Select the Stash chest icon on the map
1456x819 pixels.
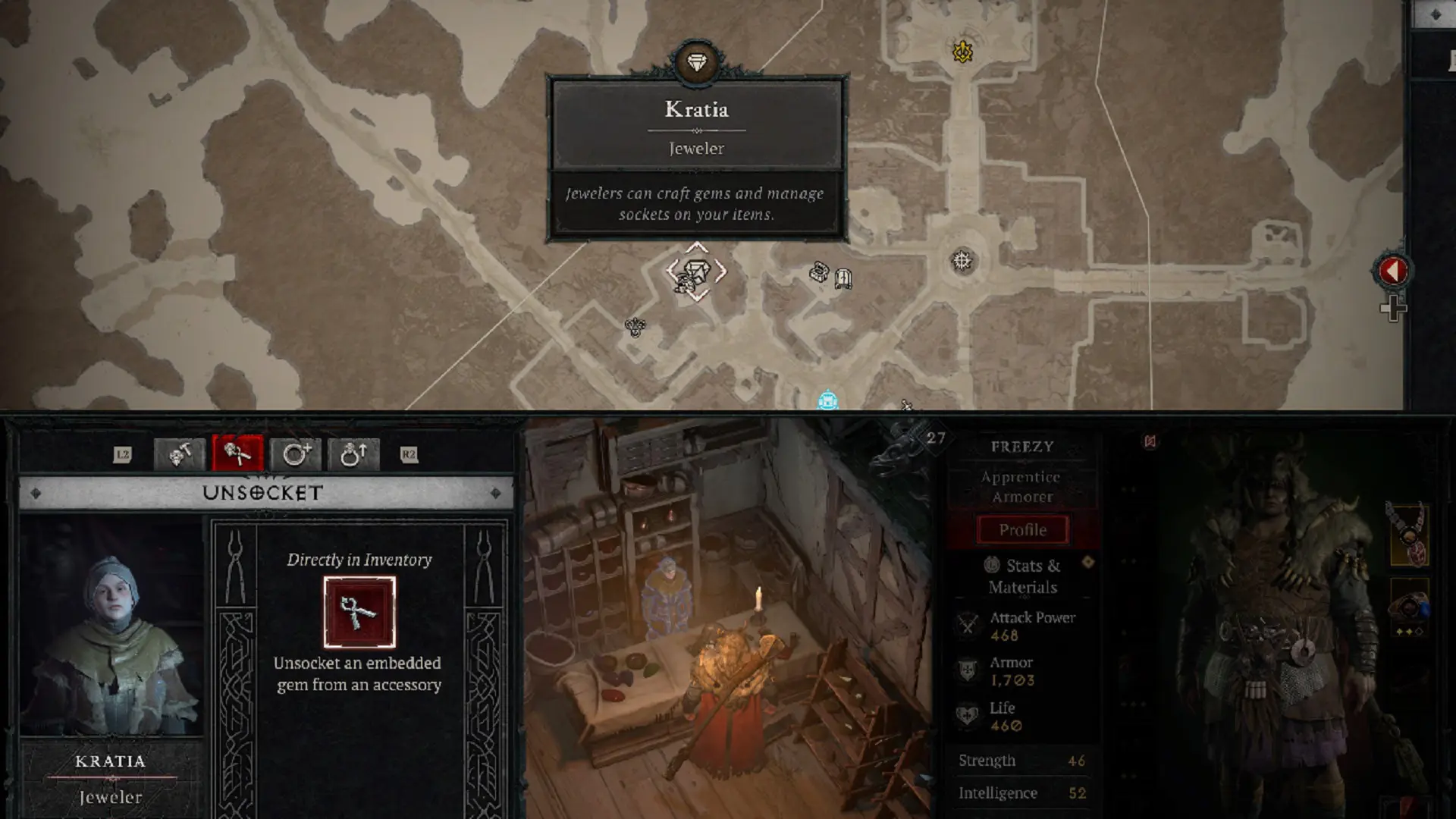821,273
